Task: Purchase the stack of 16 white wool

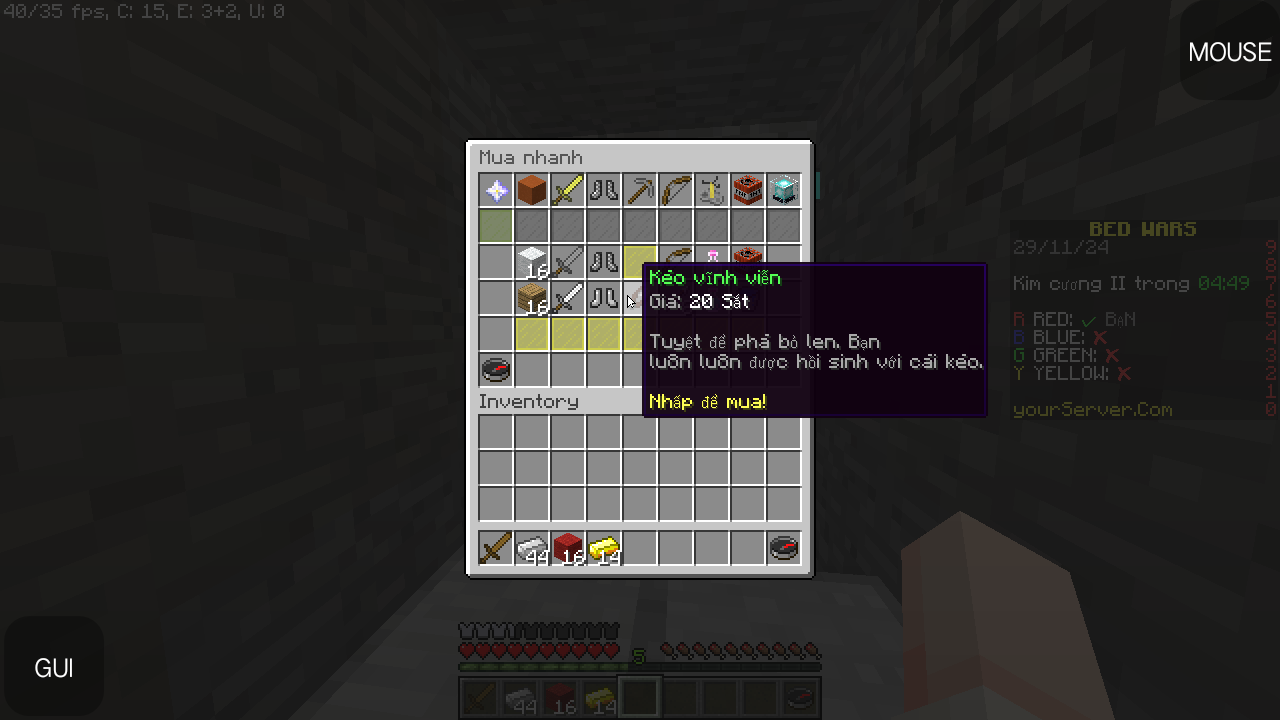Action: pyautogui.click(x=532, y=262)
